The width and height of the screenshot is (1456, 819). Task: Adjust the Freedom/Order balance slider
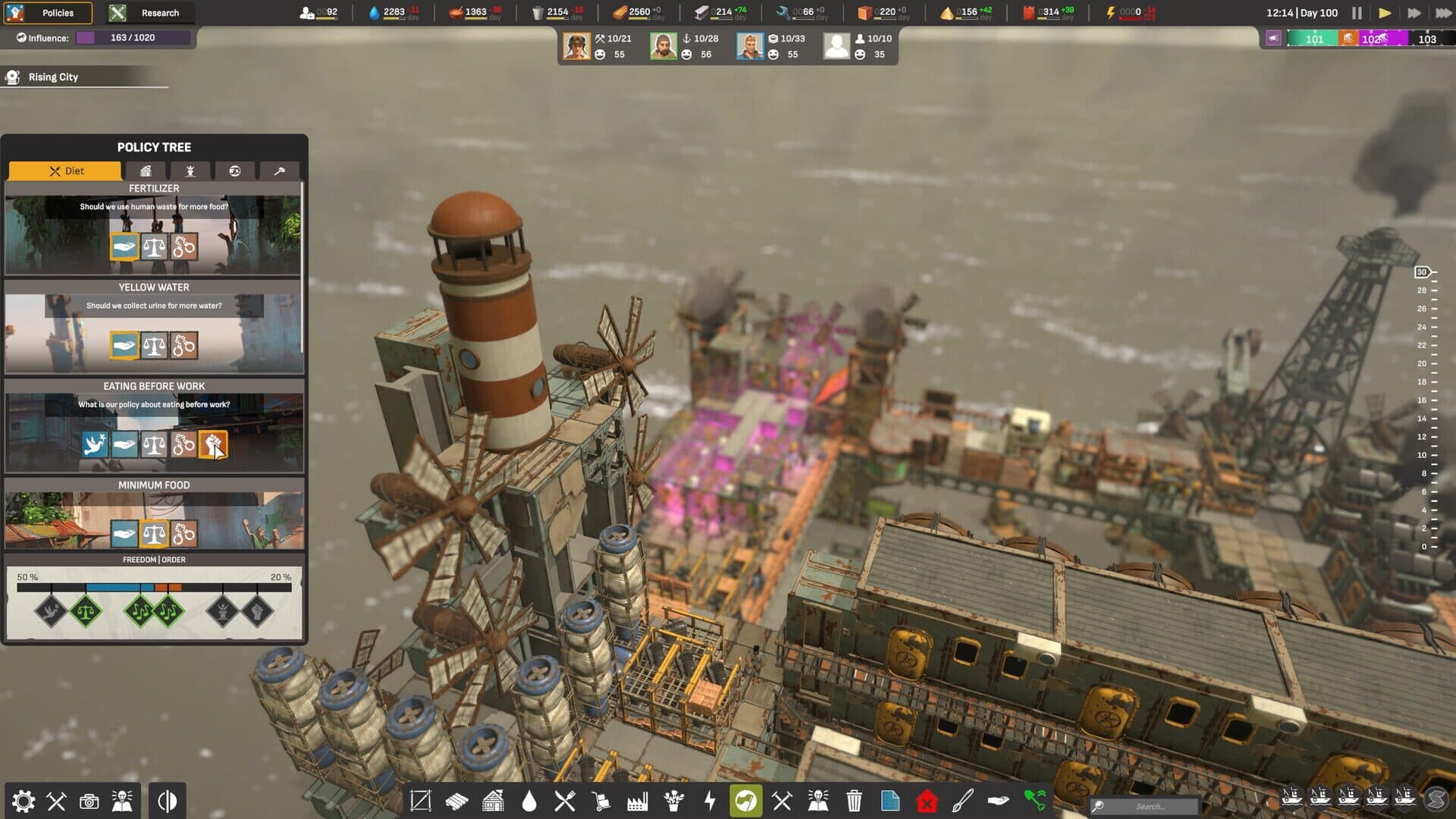click(x=152, y=585)
